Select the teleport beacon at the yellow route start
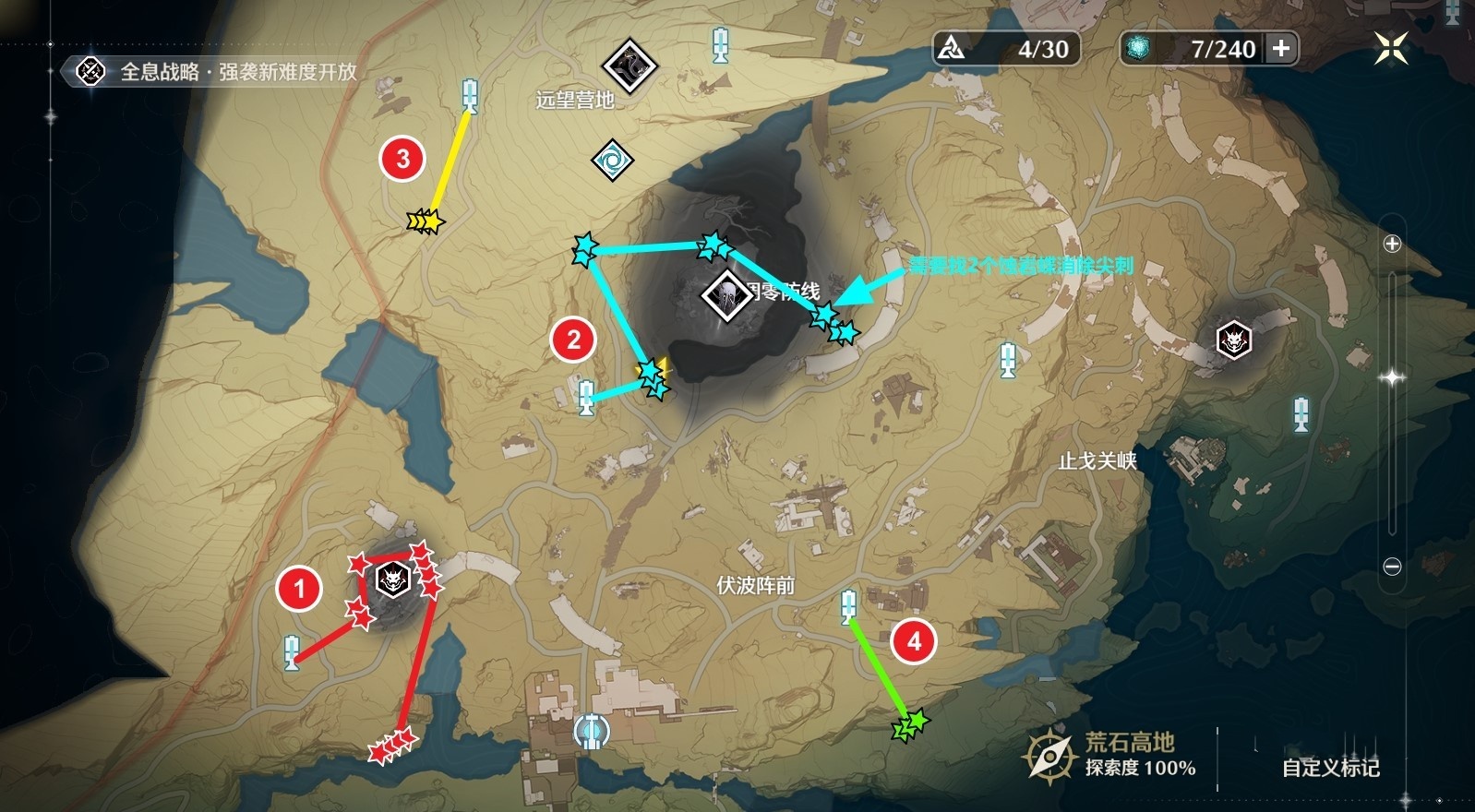The height and width of the screenshot is (812, 1475). point(470,95)
